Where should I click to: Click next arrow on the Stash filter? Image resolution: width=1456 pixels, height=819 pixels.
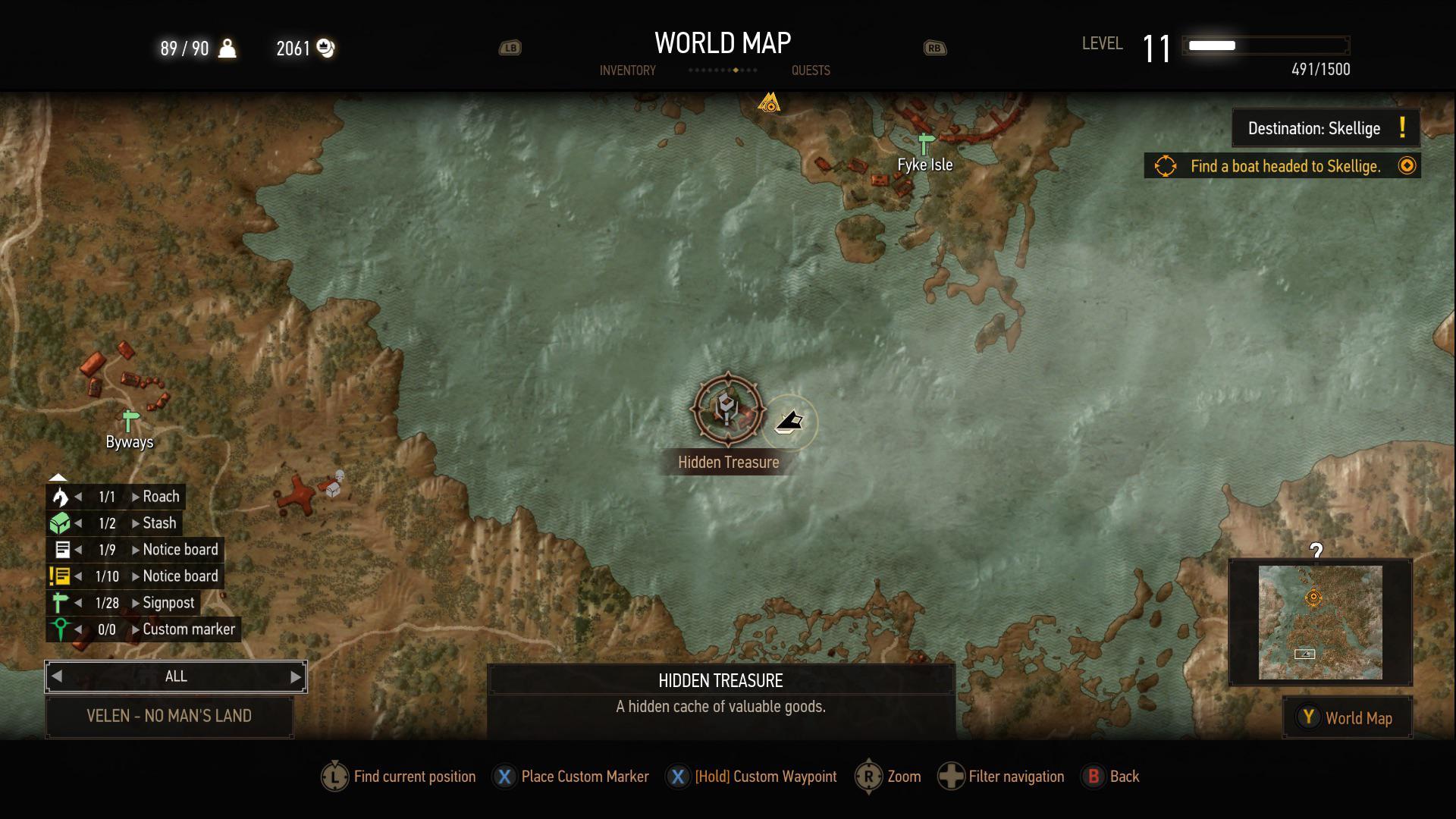tap(135, 523)
